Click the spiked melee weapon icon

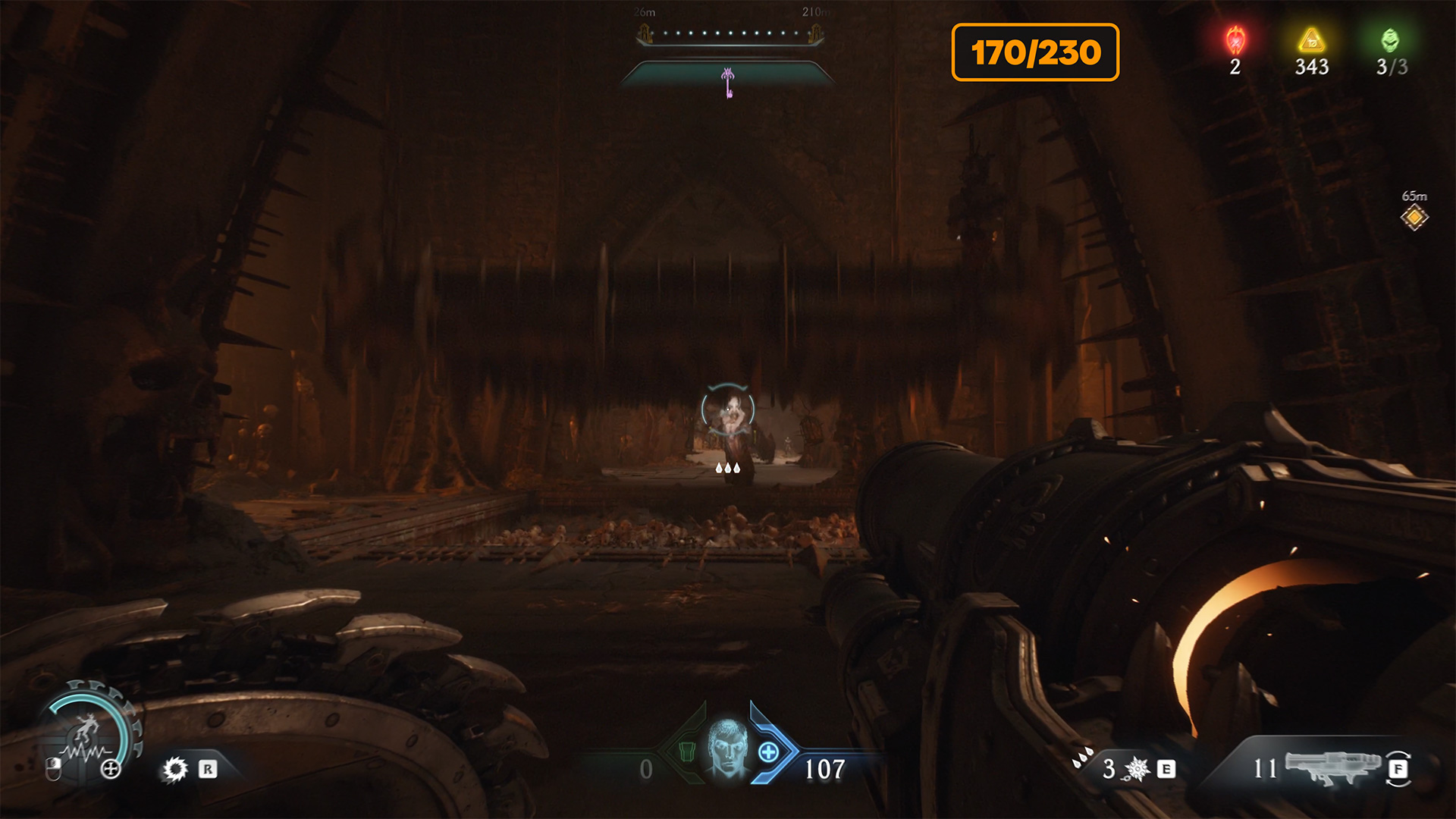pyautogui.click(x=1137, y=769)
